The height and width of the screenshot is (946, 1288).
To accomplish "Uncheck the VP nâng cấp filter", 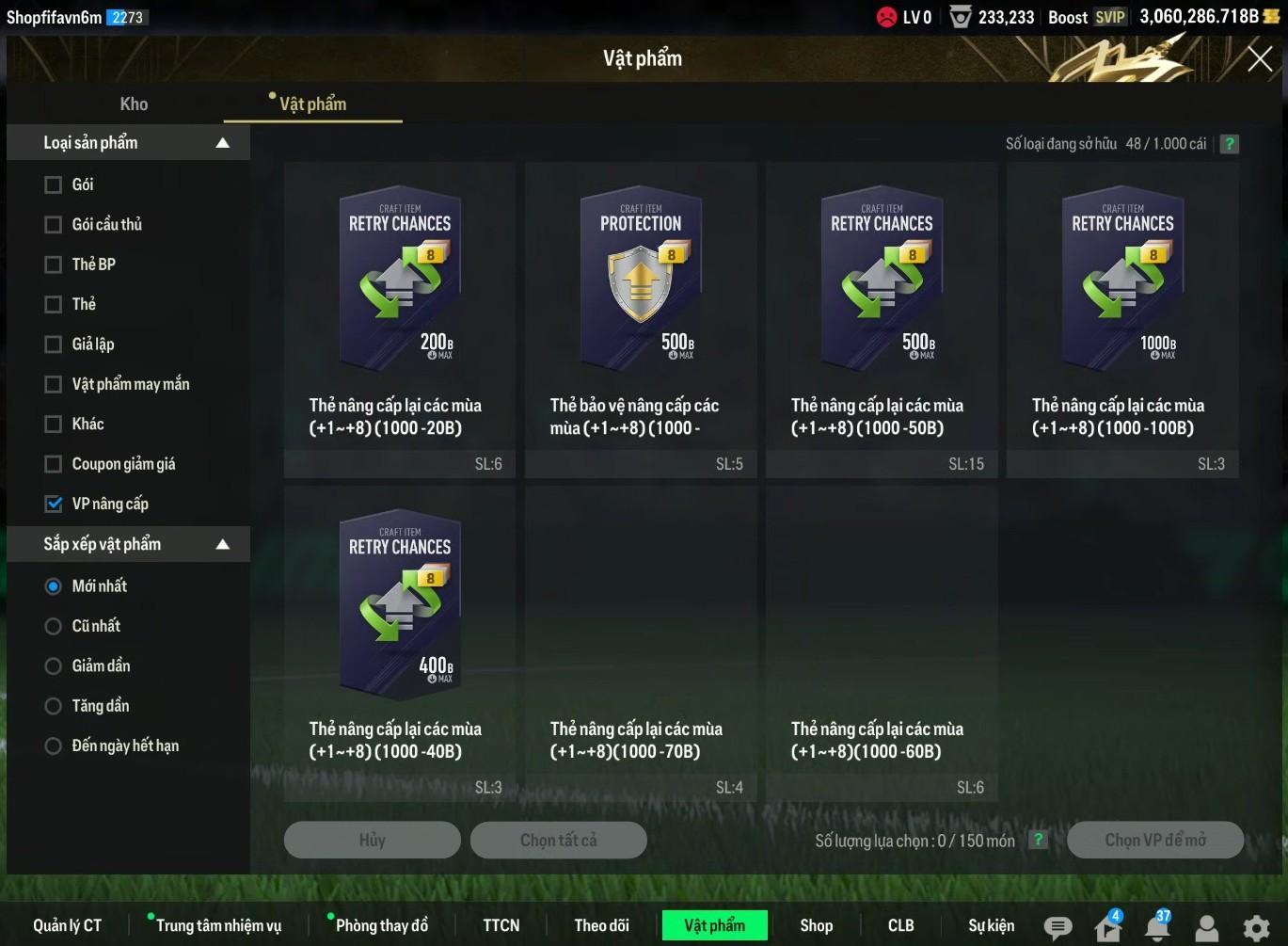I will 54,504.
